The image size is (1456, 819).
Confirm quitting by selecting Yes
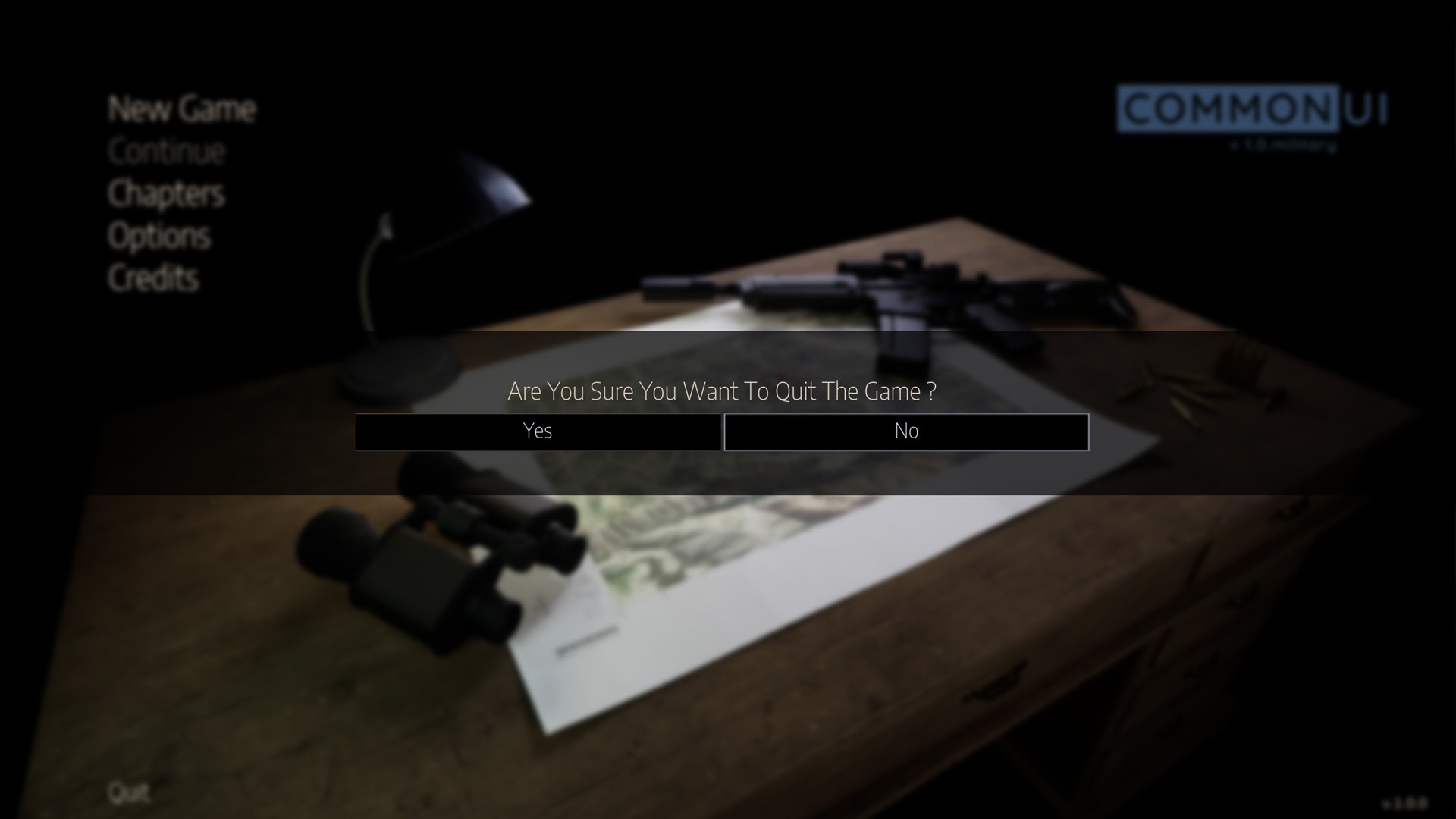(x=537, y=431)
